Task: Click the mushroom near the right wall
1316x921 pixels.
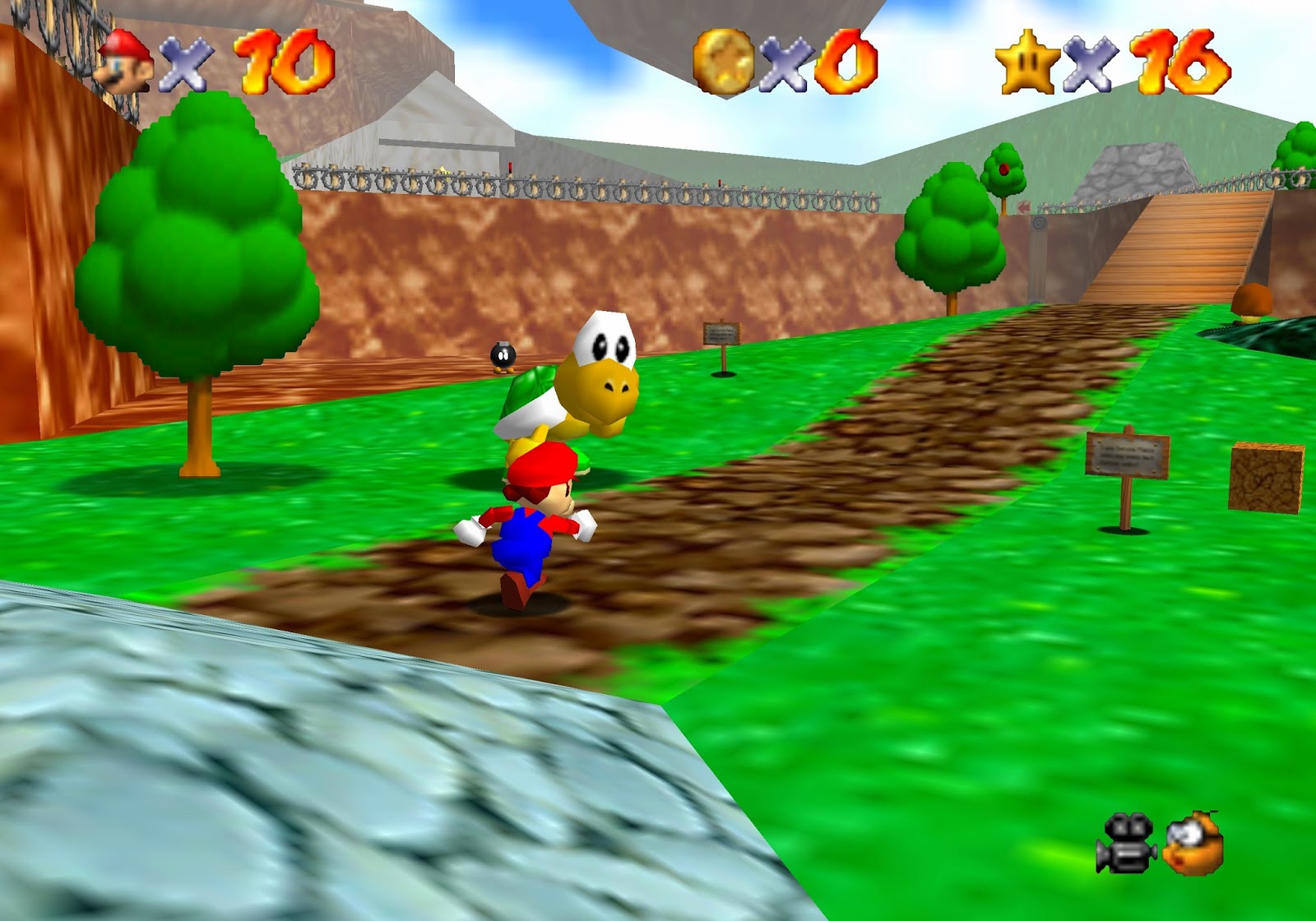Action: (1252, 300)
